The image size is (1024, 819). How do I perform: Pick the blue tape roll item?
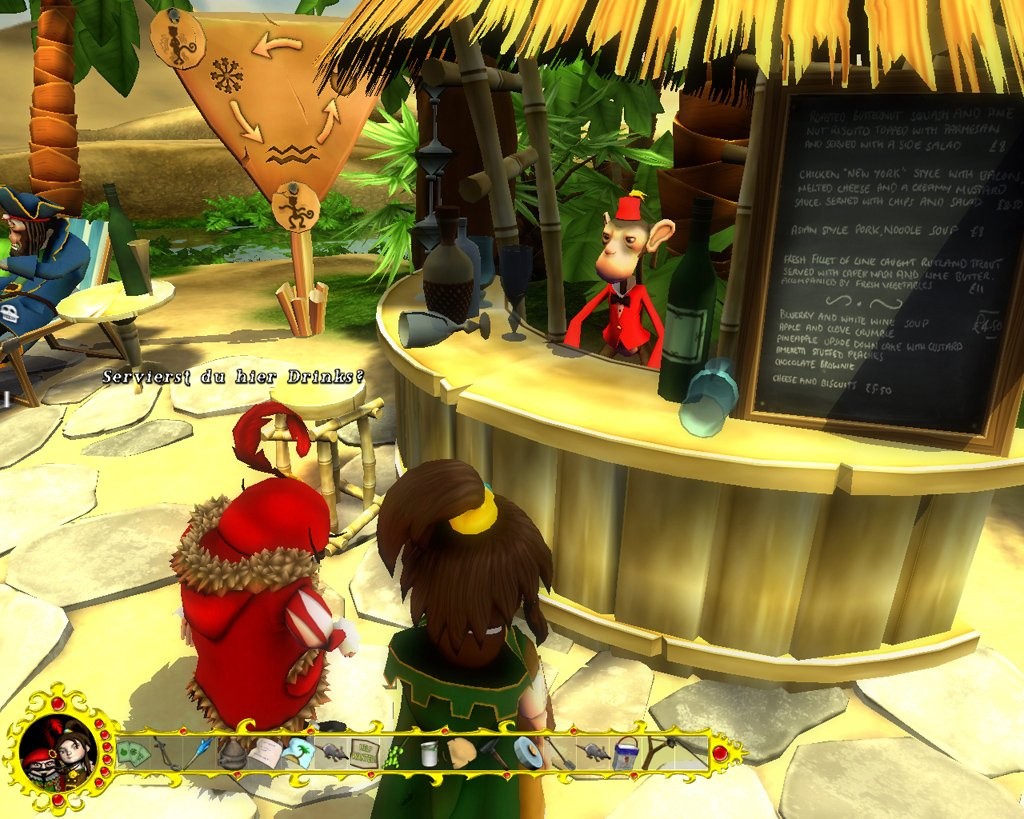click(x=528, y=752)
